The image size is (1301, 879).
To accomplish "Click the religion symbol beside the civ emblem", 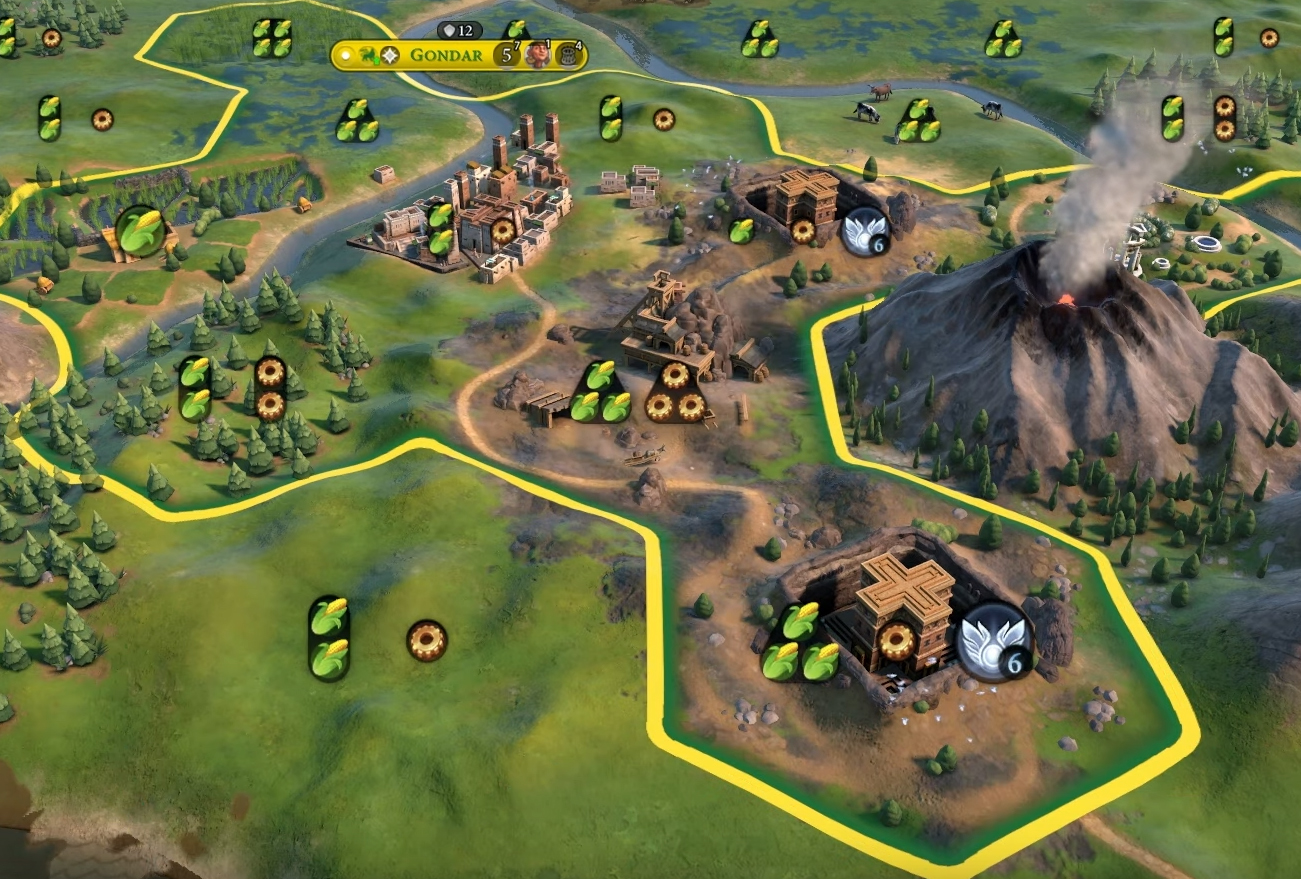I will point(390,55).
